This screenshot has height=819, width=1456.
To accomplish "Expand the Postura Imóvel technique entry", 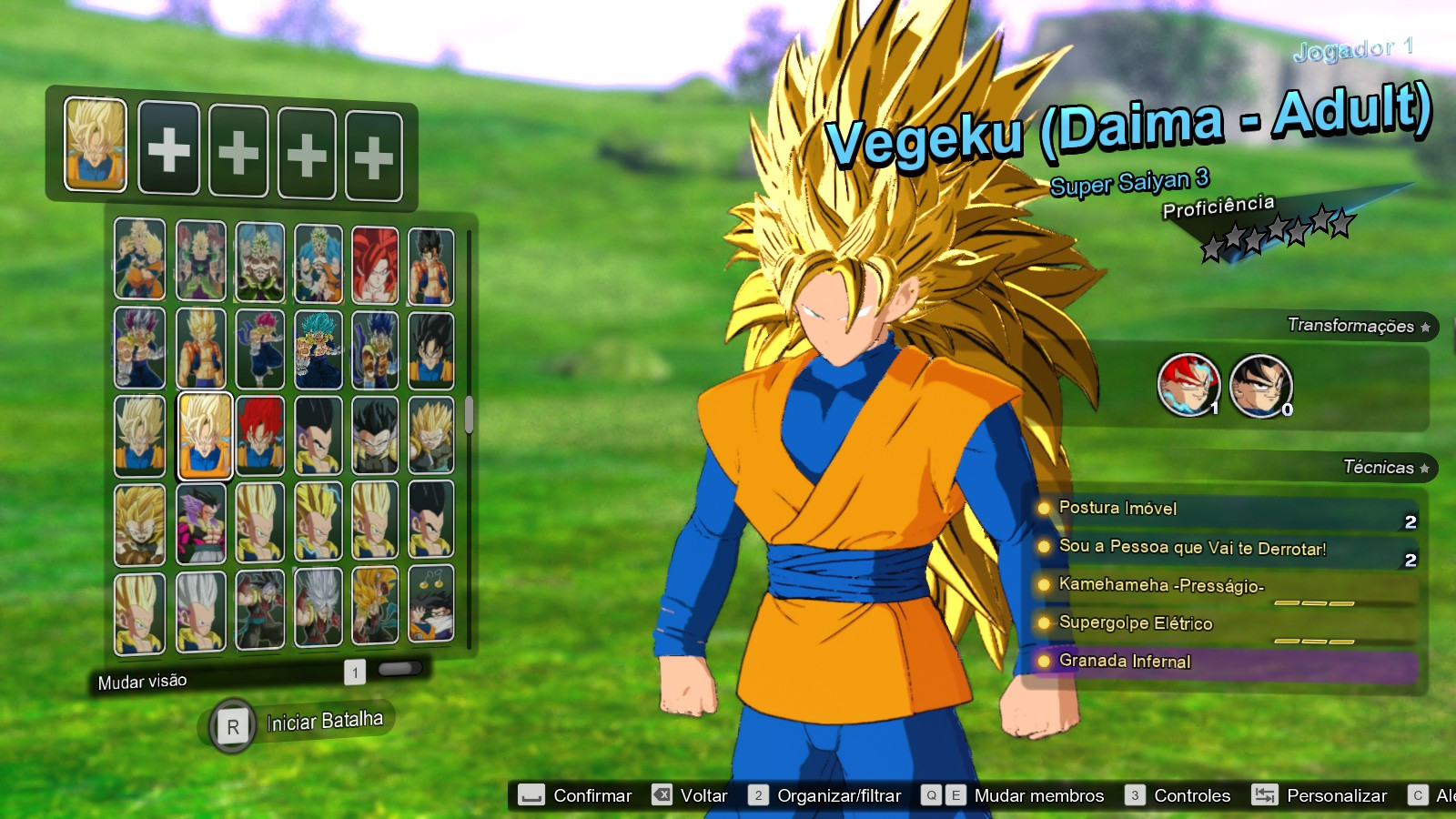I will click(x=1117, y=509).
